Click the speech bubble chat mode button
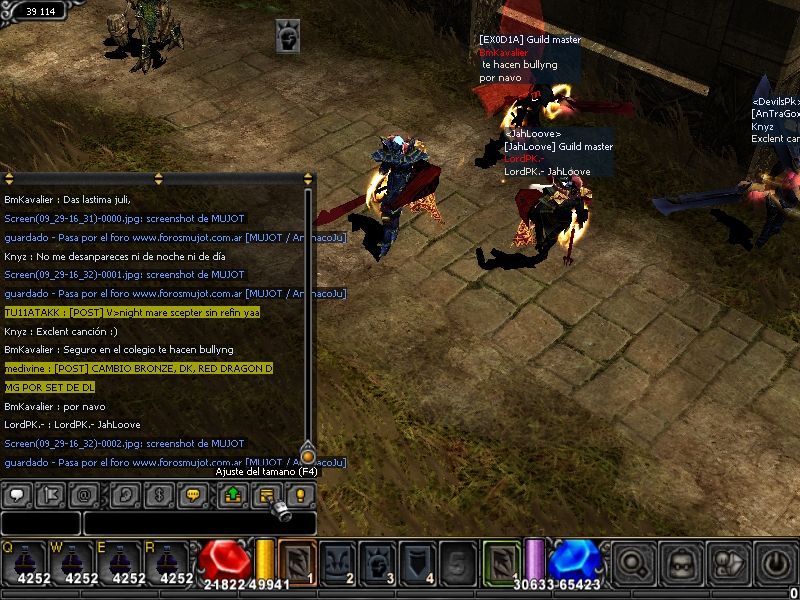The height and width of the screenshot is (600, 800). (x=17, y=495)
